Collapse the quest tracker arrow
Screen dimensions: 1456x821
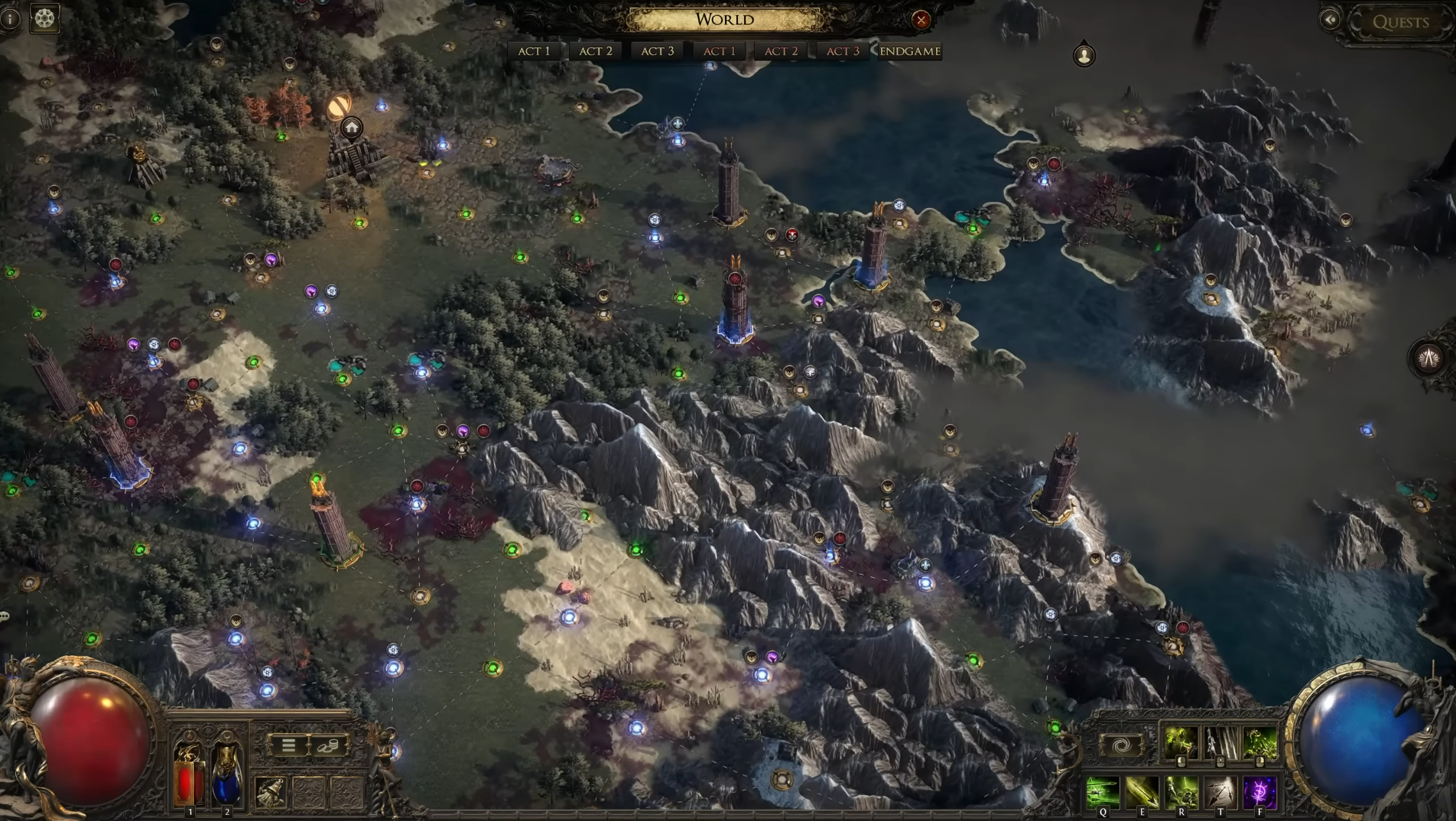1330,20
